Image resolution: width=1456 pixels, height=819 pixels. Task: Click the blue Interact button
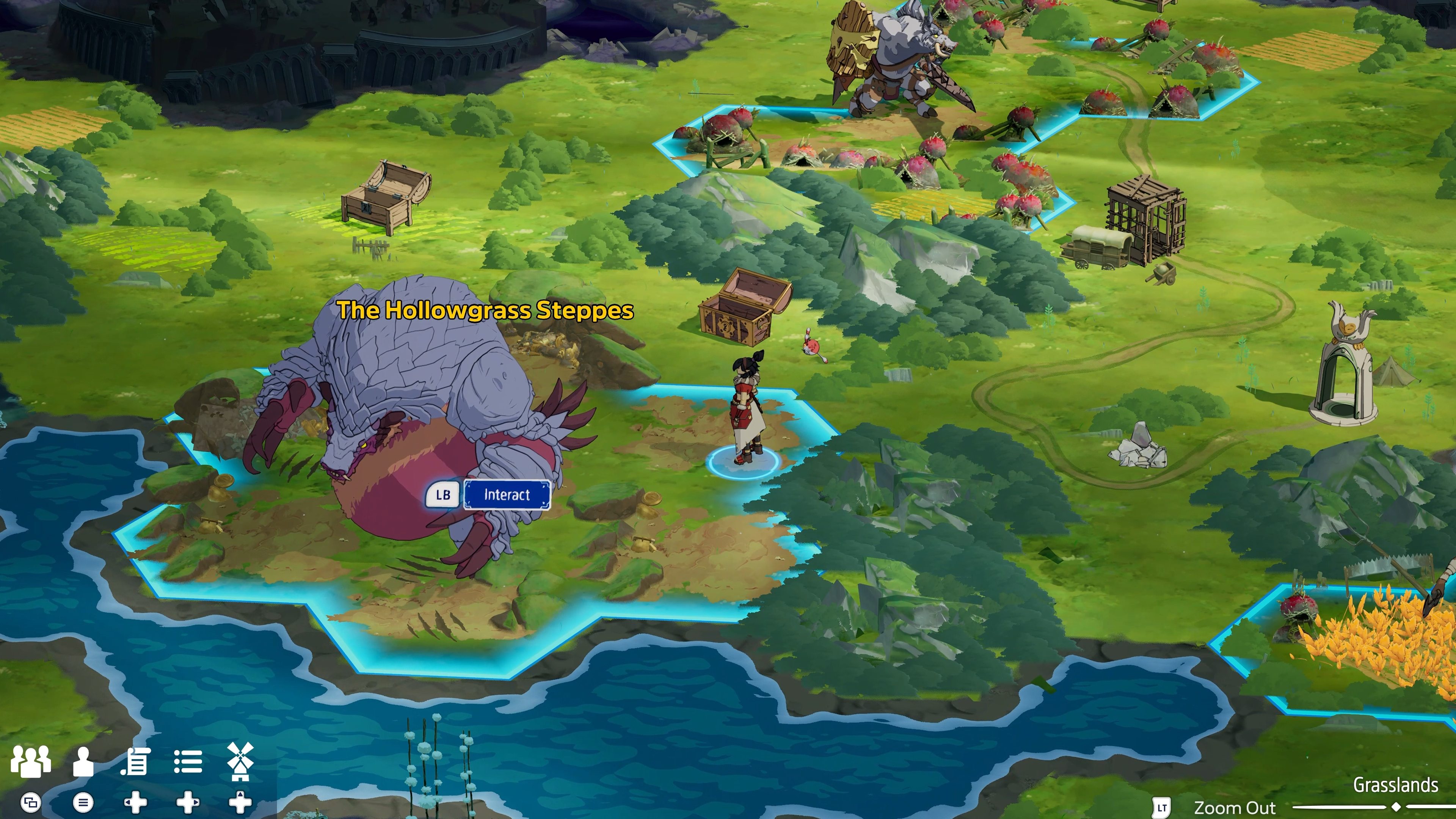click(x=507, y=495)
